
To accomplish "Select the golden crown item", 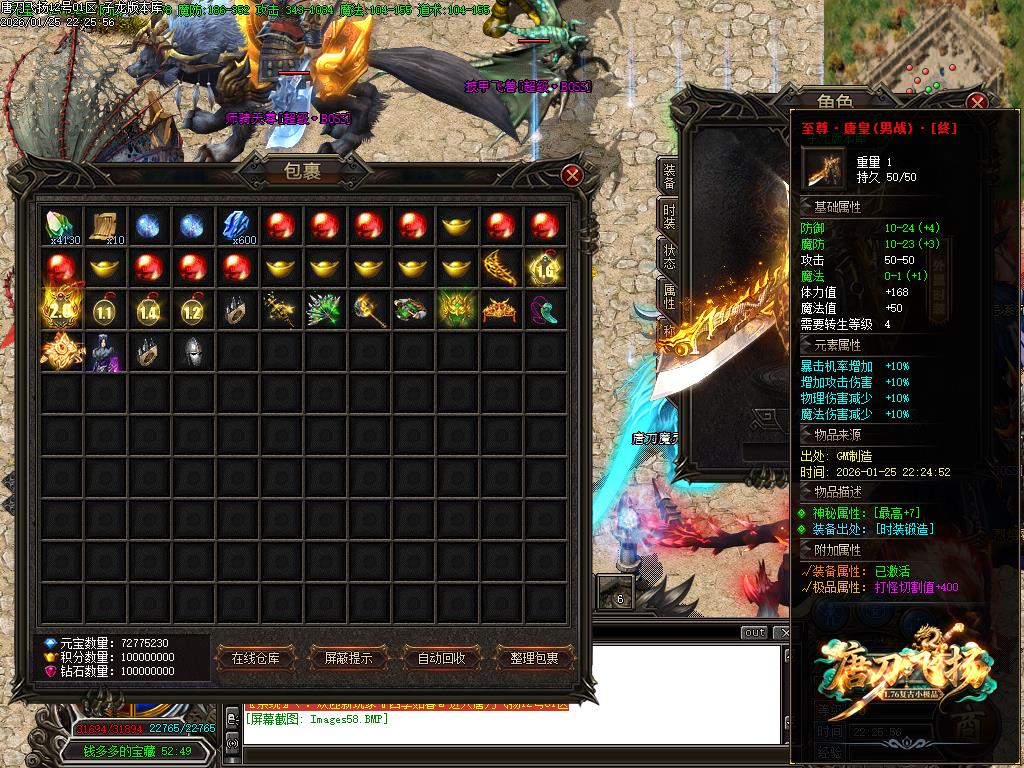I will (500, 310).
